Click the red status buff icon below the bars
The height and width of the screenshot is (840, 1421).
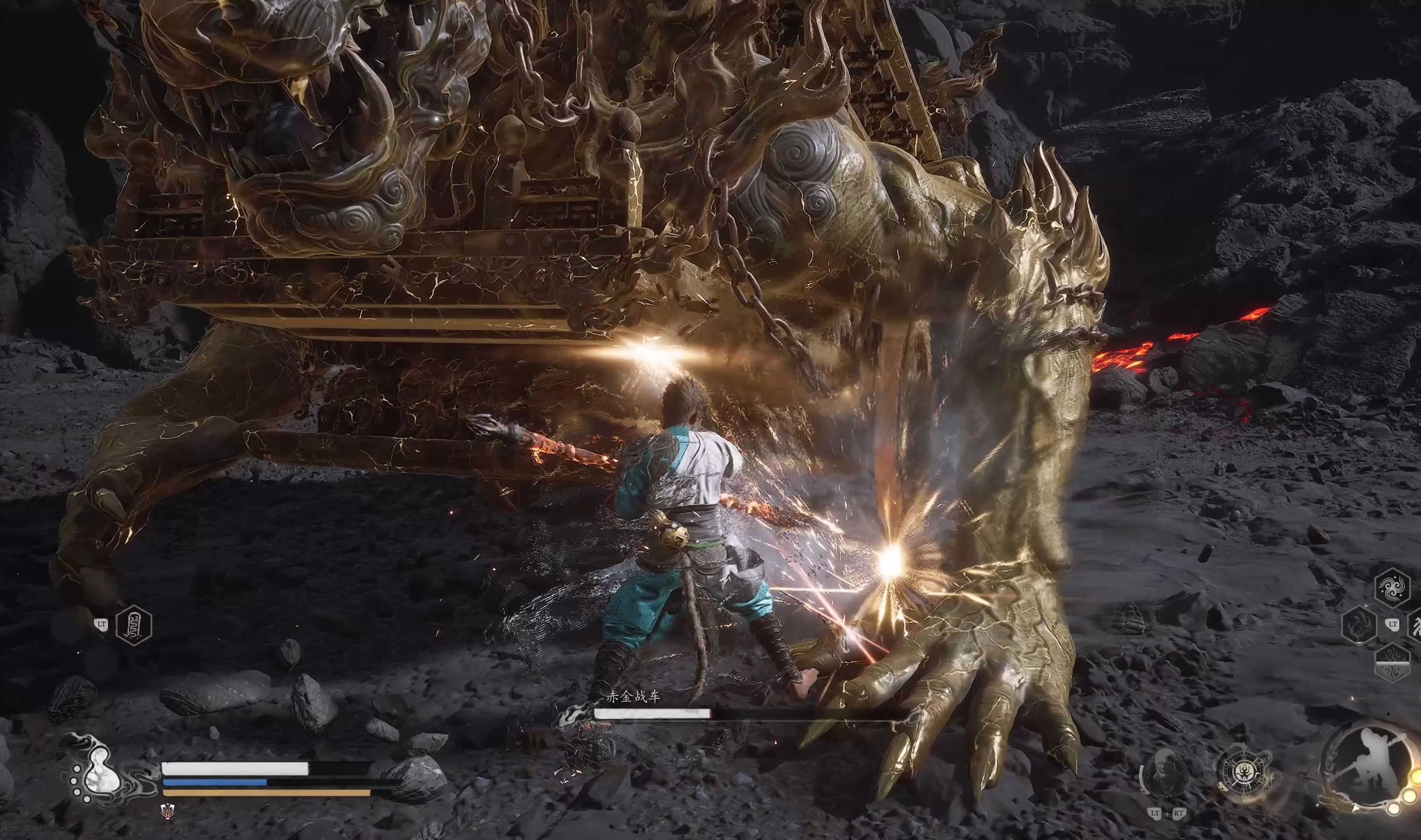pos(167,810)
